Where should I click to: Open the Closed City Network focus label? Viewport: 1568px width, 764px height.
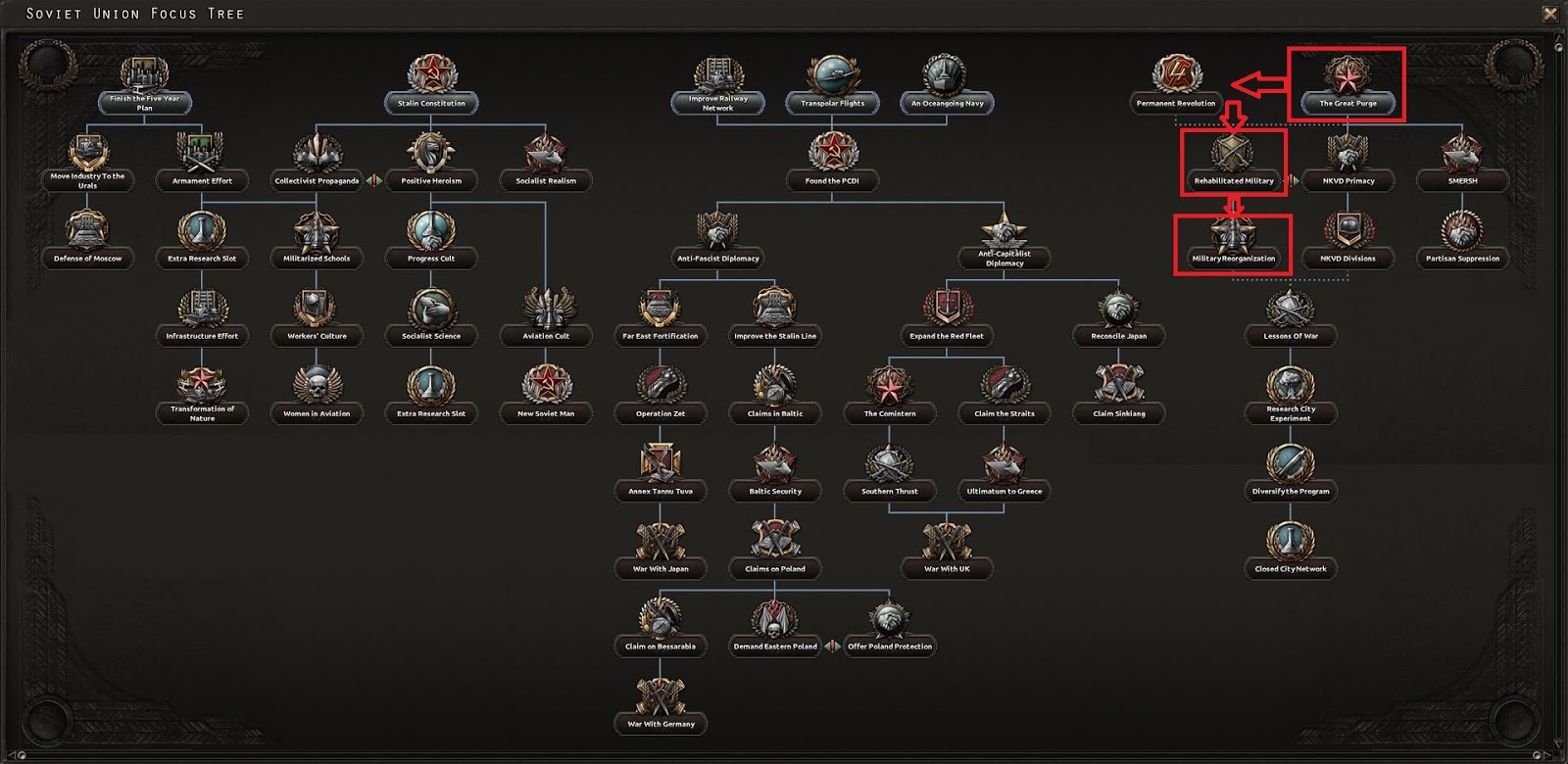point(1291,568)
